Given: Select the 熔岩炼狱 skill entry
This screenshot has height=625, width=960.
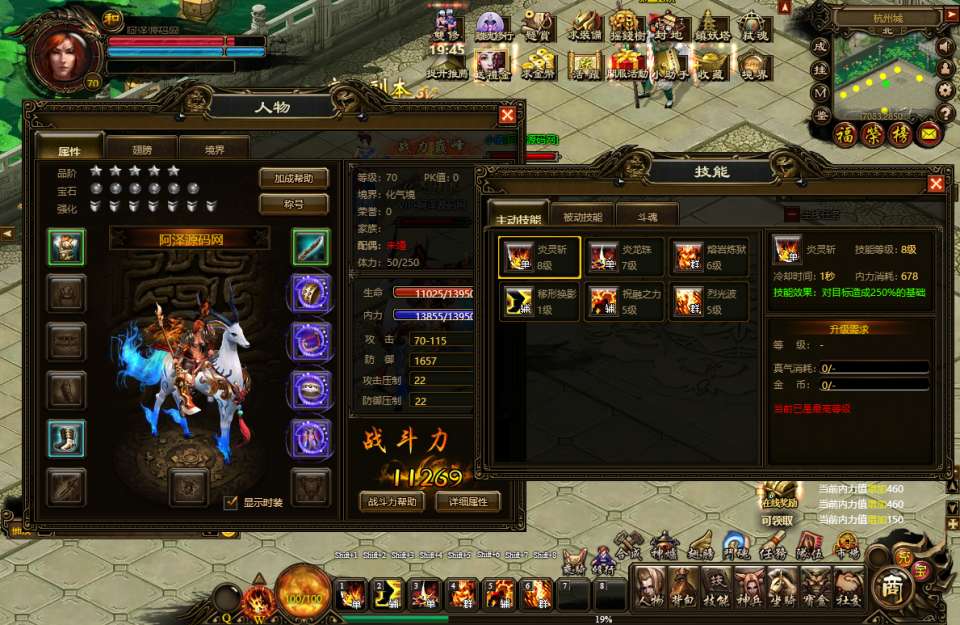Looking at the screenshot, I should click(708, 257).
